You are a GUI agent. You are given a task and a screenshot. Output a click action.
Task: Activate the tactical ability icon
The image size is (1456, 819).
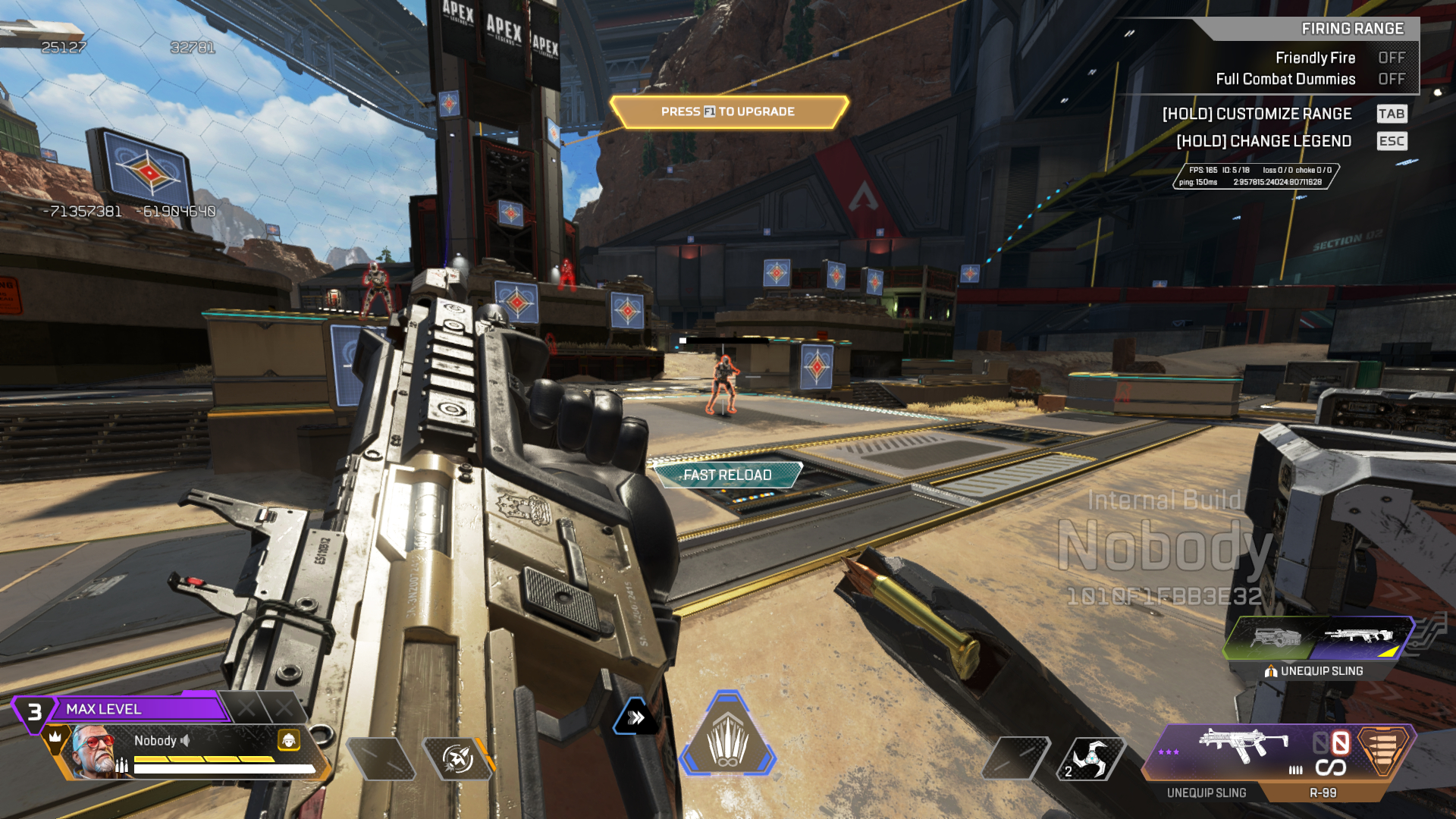tap(457, 758)
